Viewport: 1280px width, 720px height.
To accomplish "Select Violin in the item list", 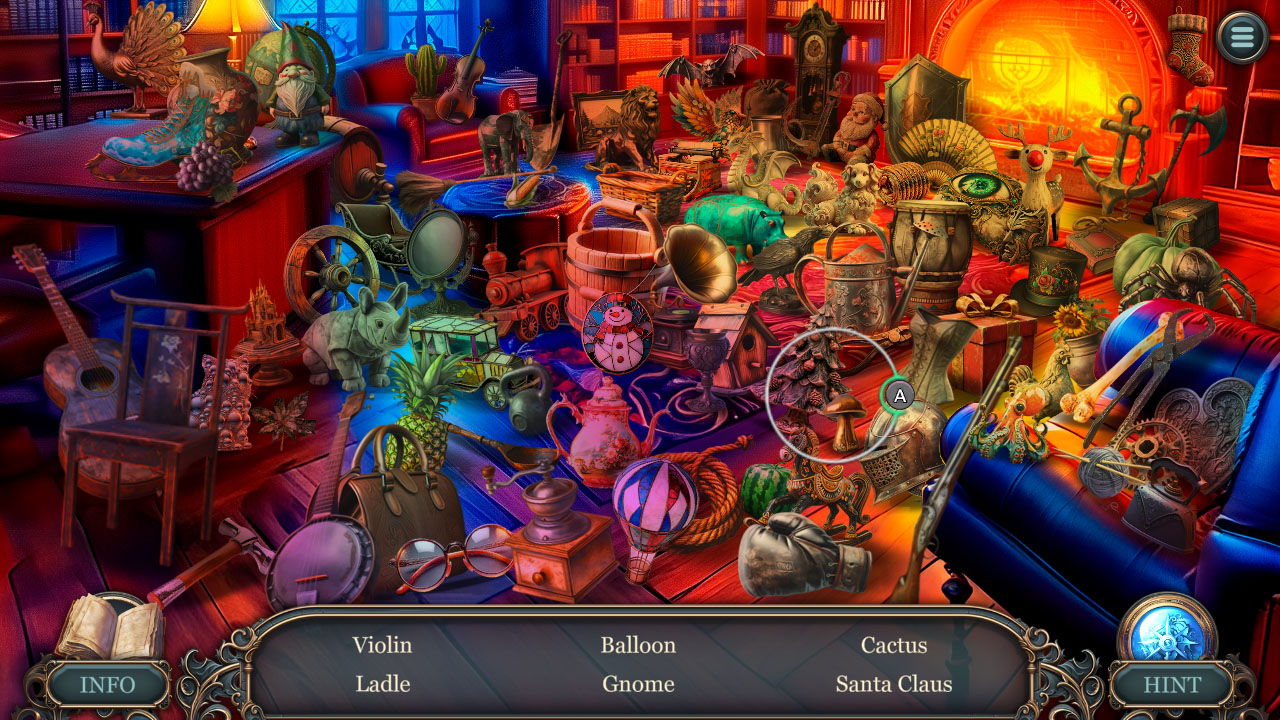I will pyautogui.click(x=382, y=645).
